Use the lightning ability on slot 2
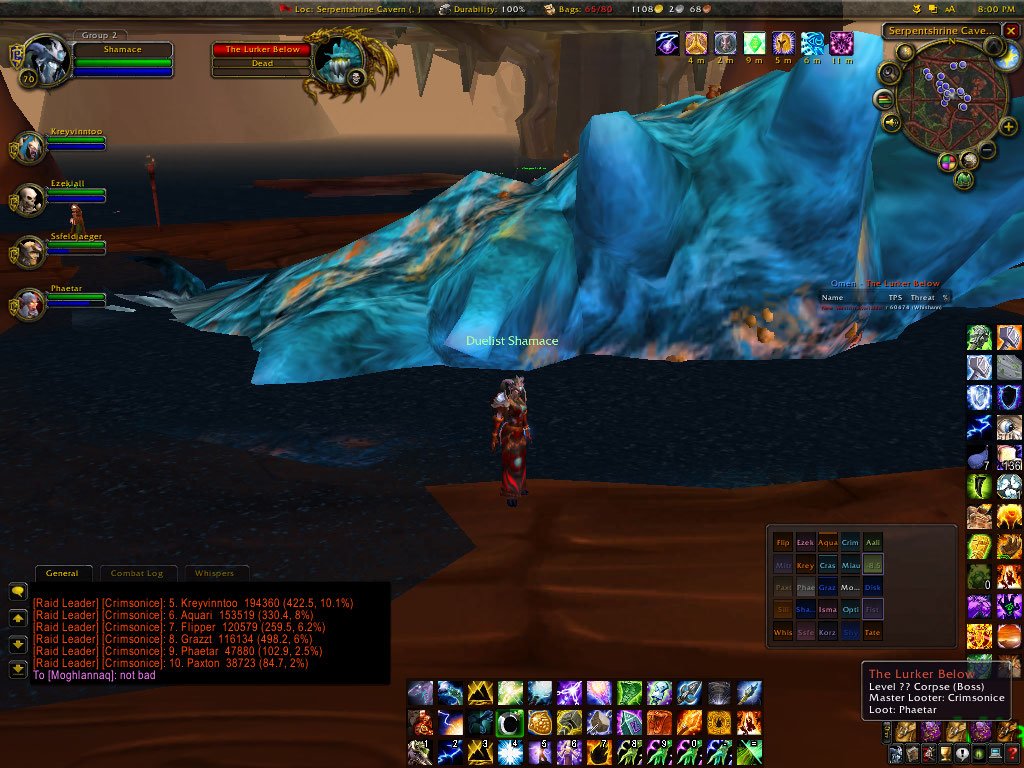This screenshot has width=1024, height=768. pos(450,751)
